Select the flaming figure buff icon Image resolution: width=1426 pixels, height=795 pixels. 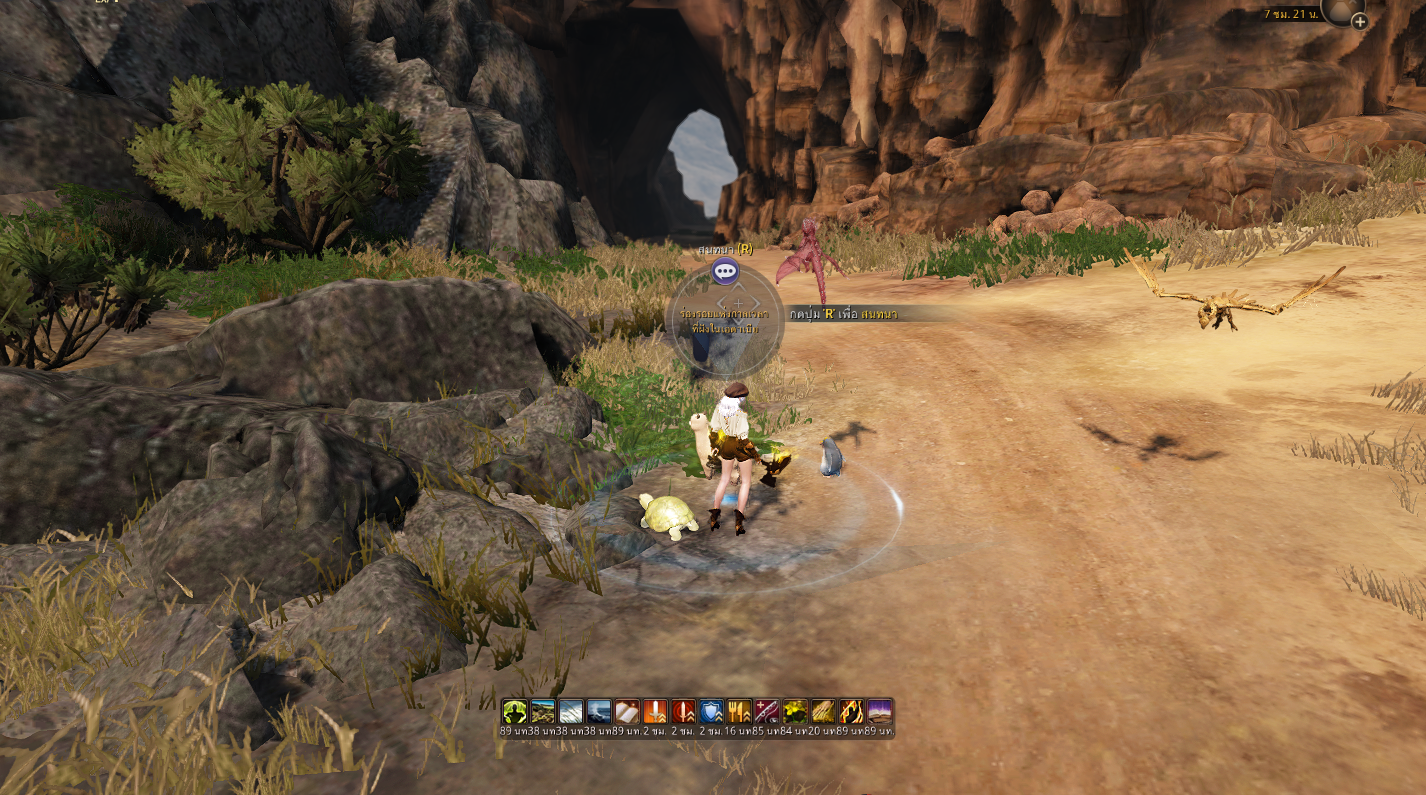(x=851, y=711)
